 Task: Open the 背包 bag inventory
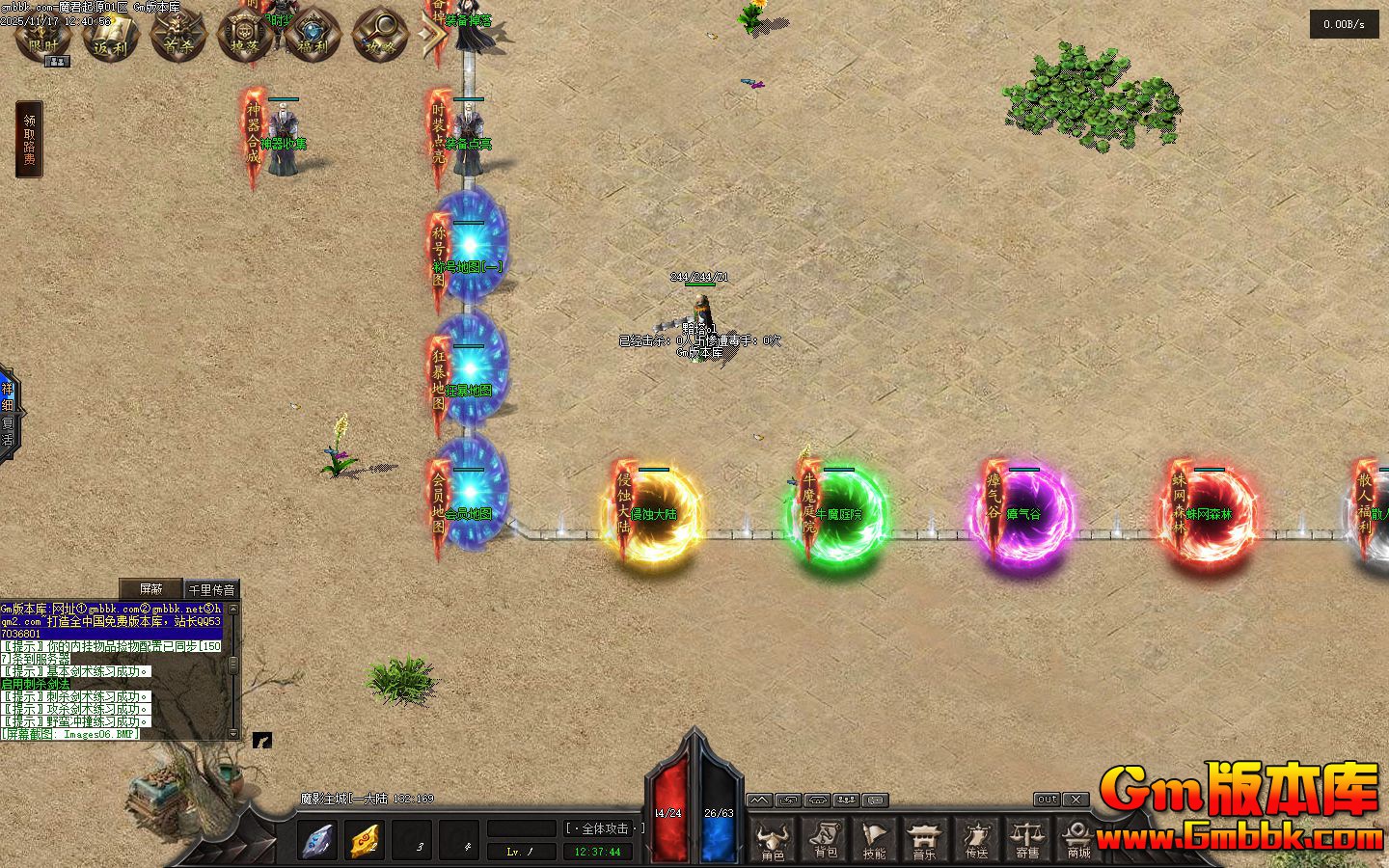coord(825,838)
